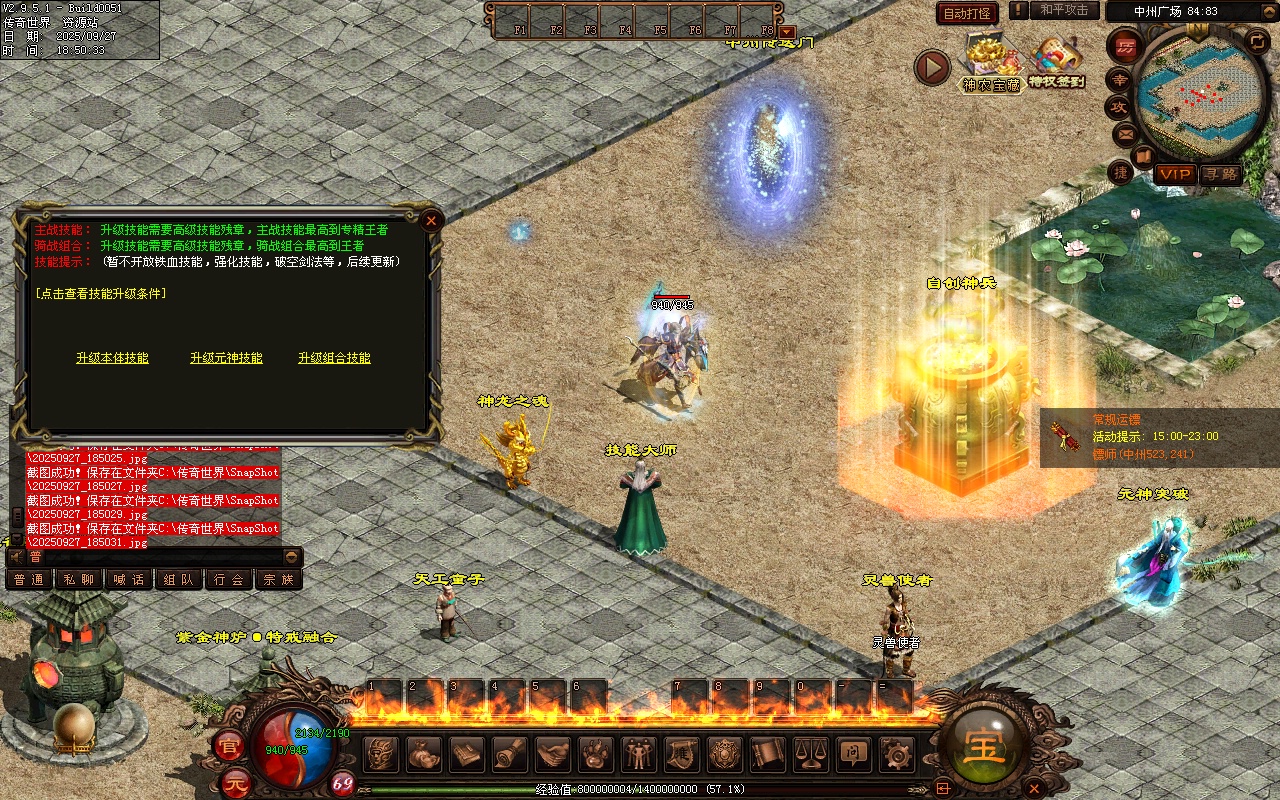Viewport: 1280px width, 800px height.
Task: Select the 升级元神技能 link
Action: click(x=226, y=358)
